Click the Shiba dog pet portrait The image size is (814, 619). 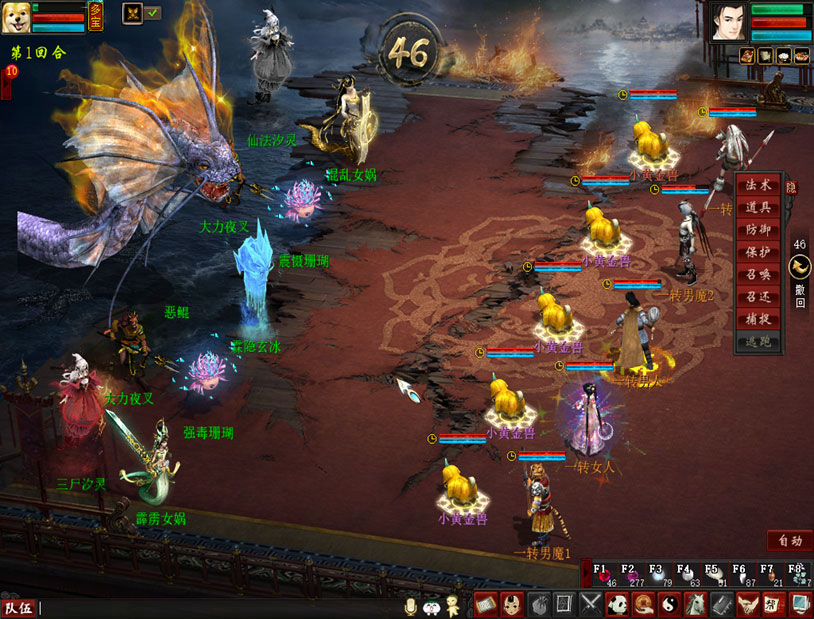point(15,18)
